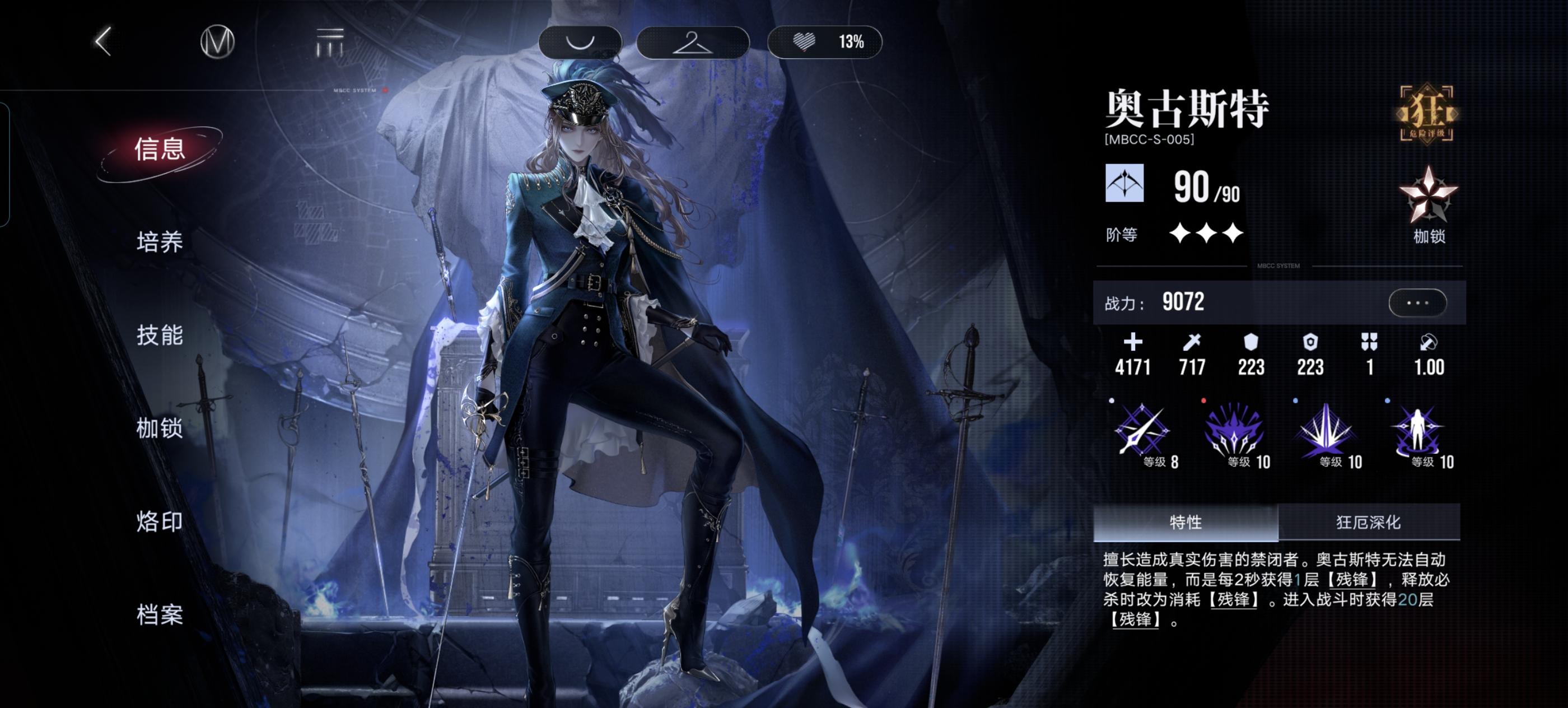Click the bow class icon
This screenshot has width=1568, height=708.
pyautogui.click(x=1124, y=183)
